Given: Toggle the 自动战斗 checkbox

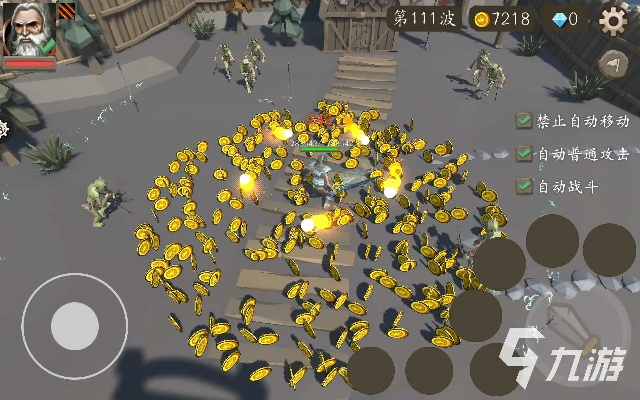Looking at the screenshot, I should pos(524,186).
